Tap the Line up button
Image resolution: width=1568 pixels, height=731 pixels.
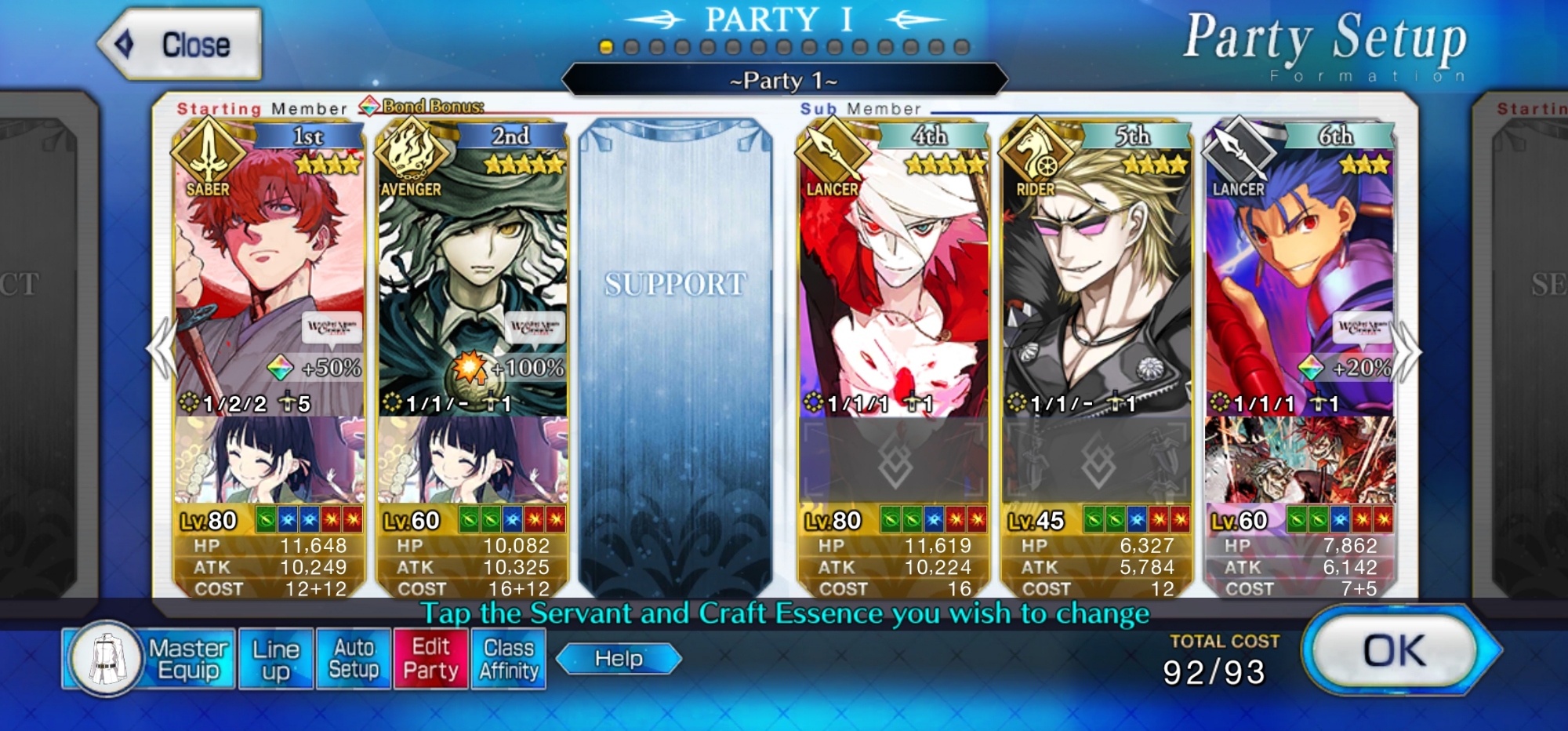click(276, 659)
